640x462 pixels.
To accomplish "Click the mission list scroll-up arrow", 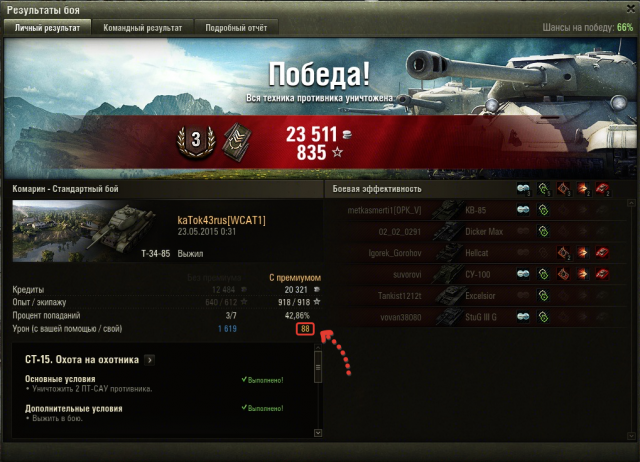I will (x=318, y=354).
